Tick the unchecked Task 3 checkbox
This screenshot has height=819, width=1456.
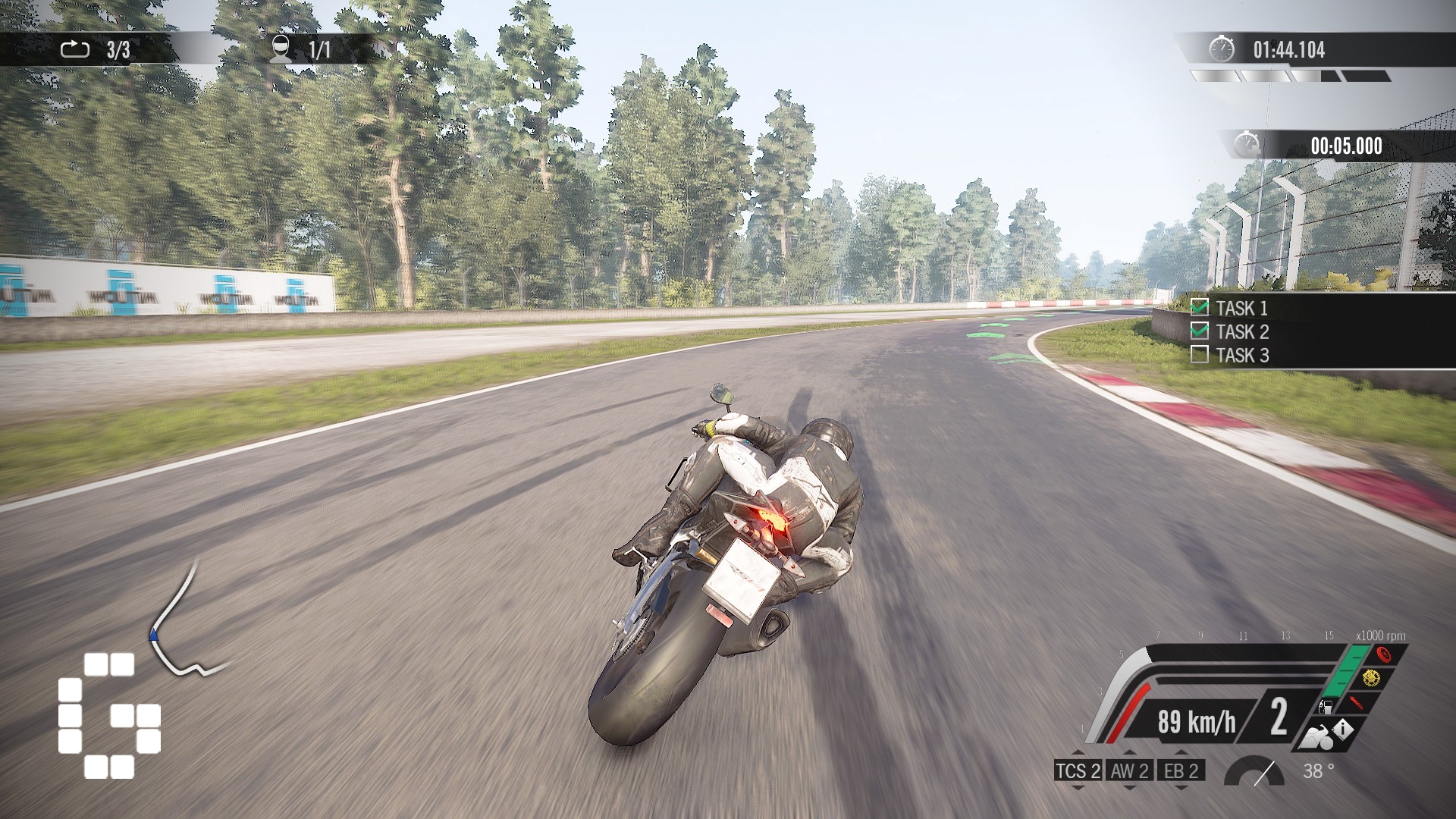click(x=1200, y=354)
